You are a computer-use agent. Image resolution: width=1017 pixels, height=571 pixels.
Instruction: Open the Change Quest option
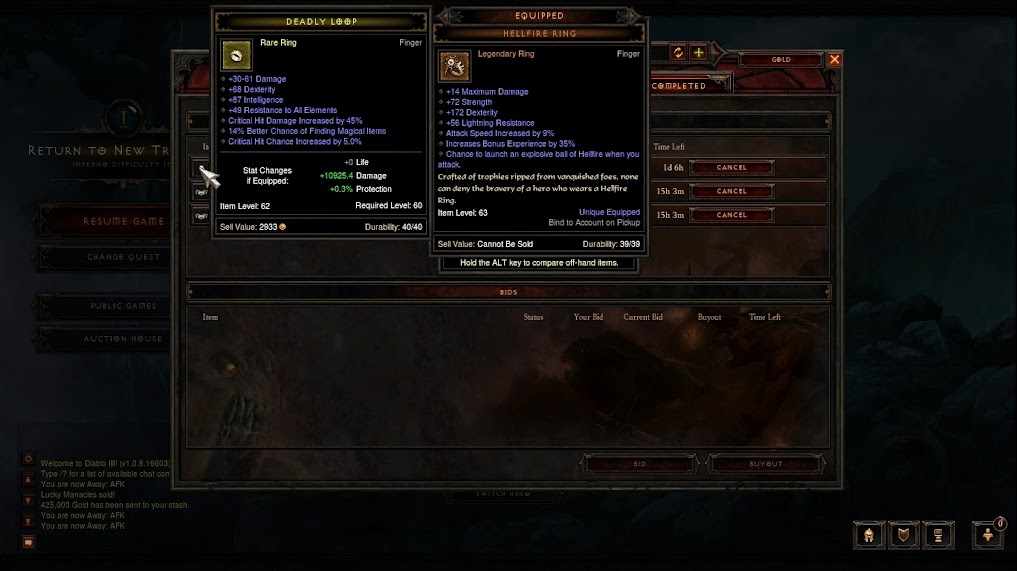pos(123,257)
